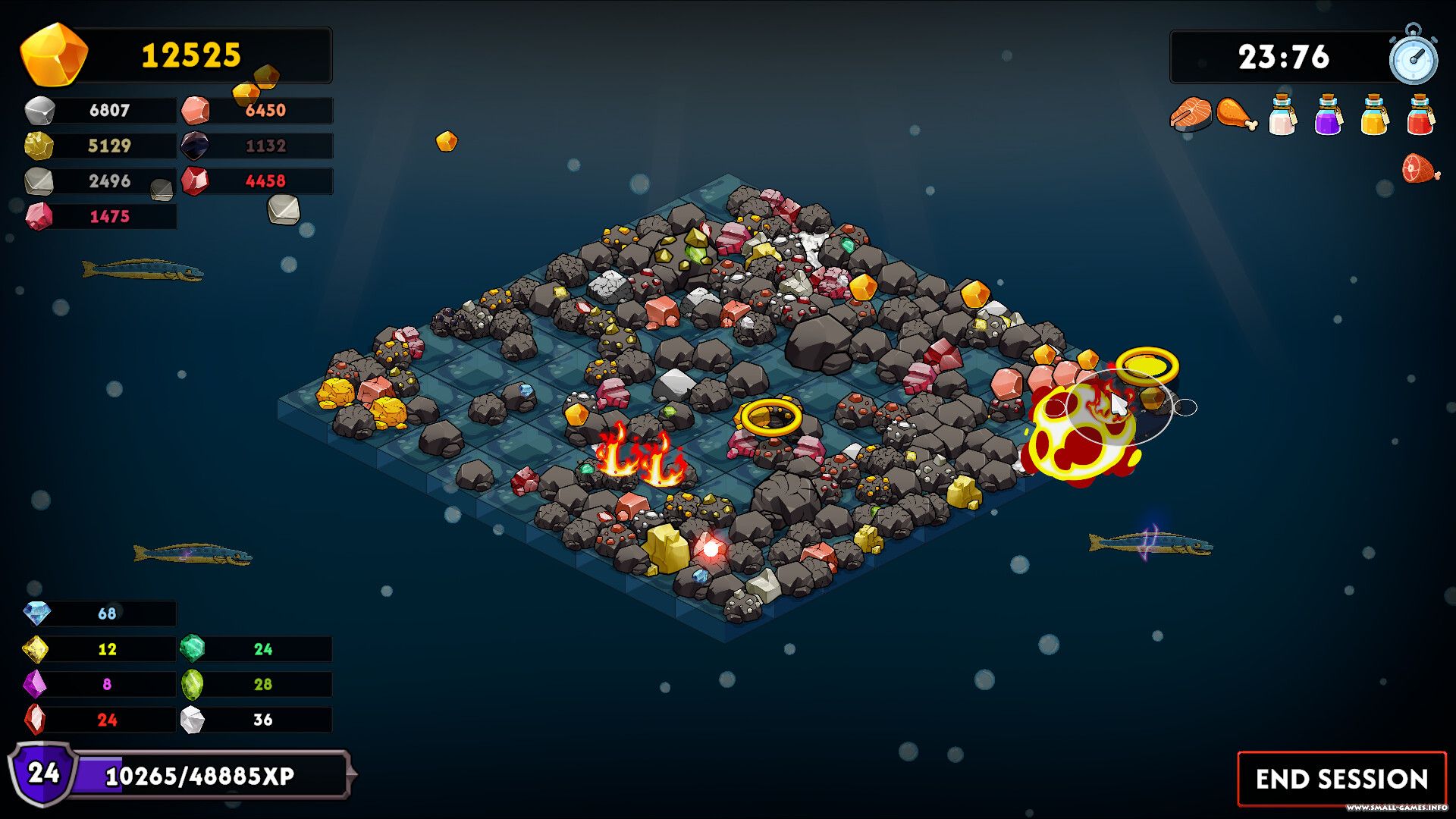The image size is (1456, 819).
Task: Drink the red potion bottle
Action: 1420,115
